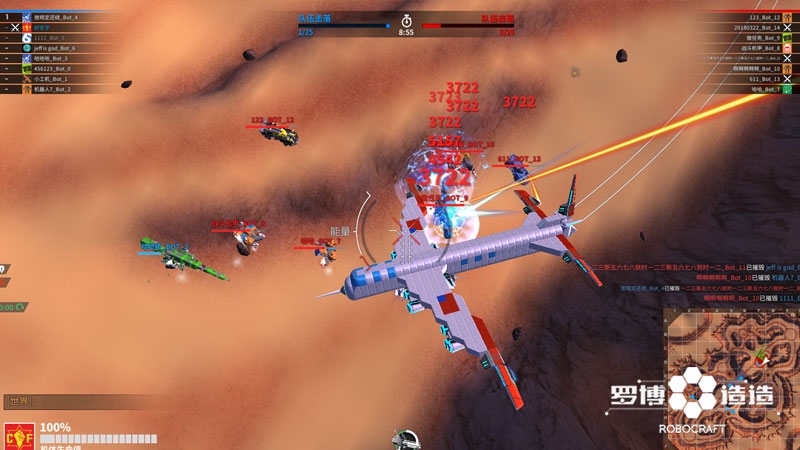
Task: Select the 456123_Bot_0 player row
Action: click(x=58, y=68)
